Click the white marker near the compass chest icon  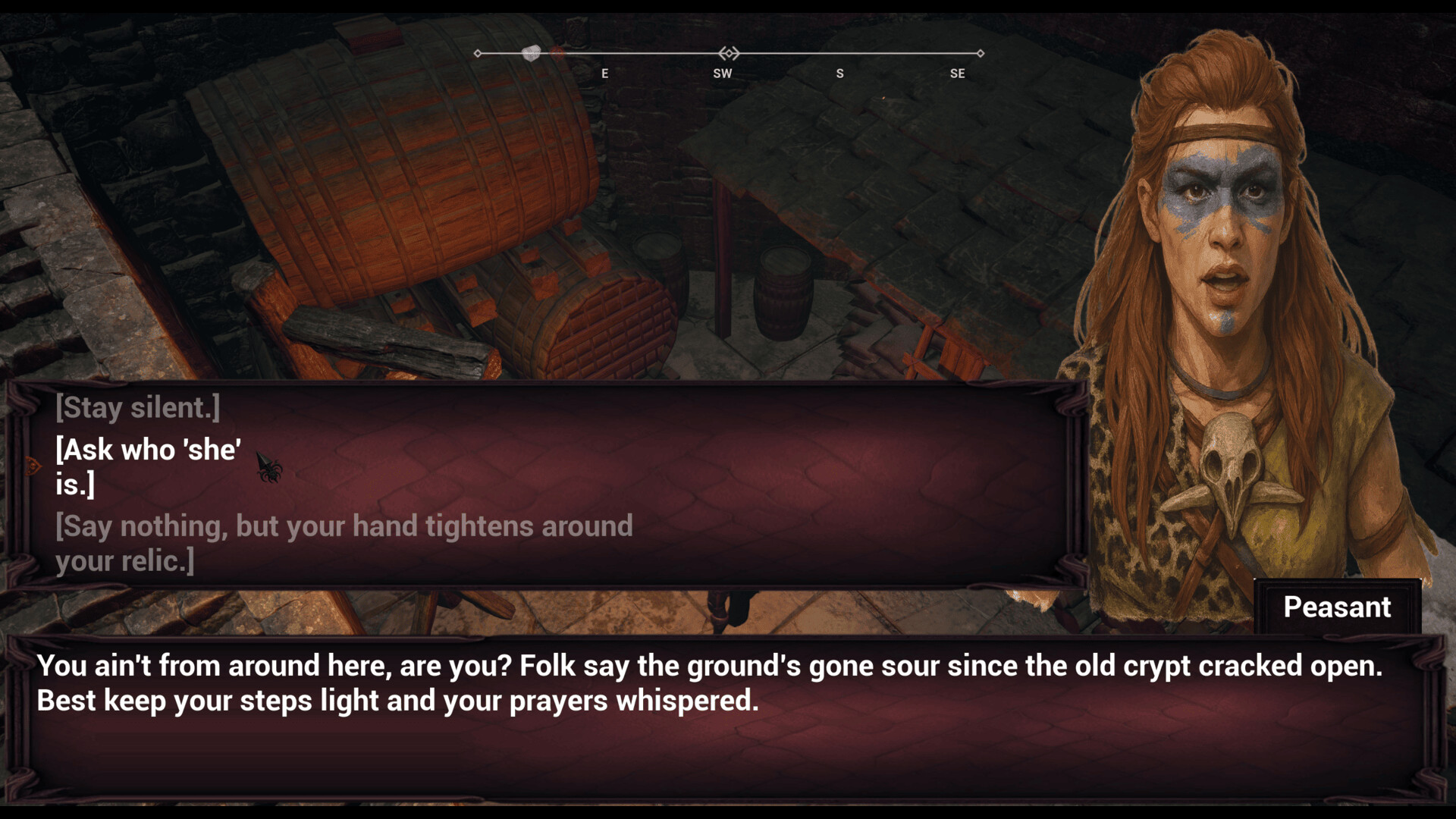coord(531,53)
